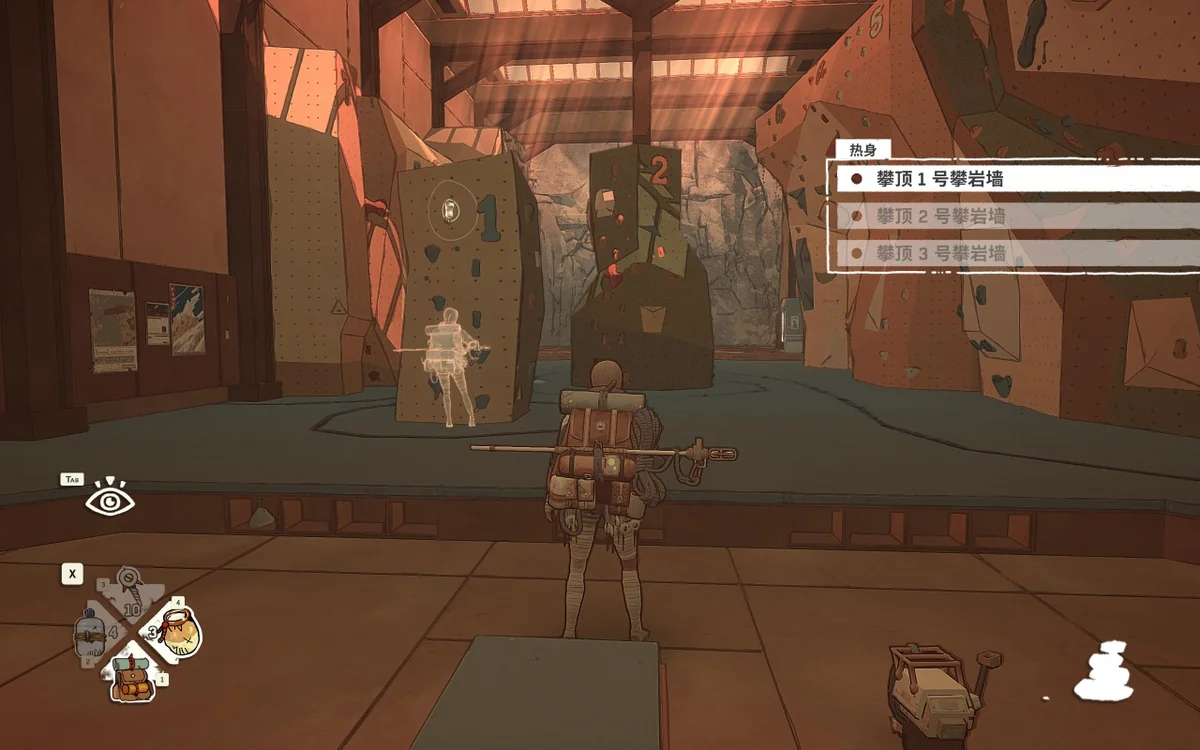
Task: Choose the water bottle item slot
Action: click(91, 636)
